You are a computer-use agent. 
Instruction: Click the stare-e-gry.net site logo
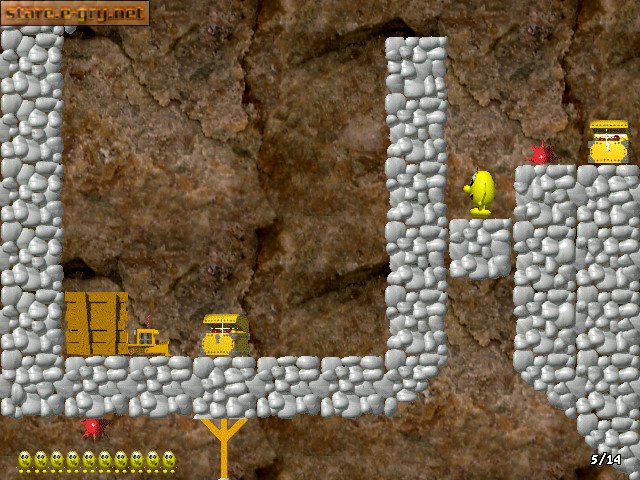click(x=75, y=13)
